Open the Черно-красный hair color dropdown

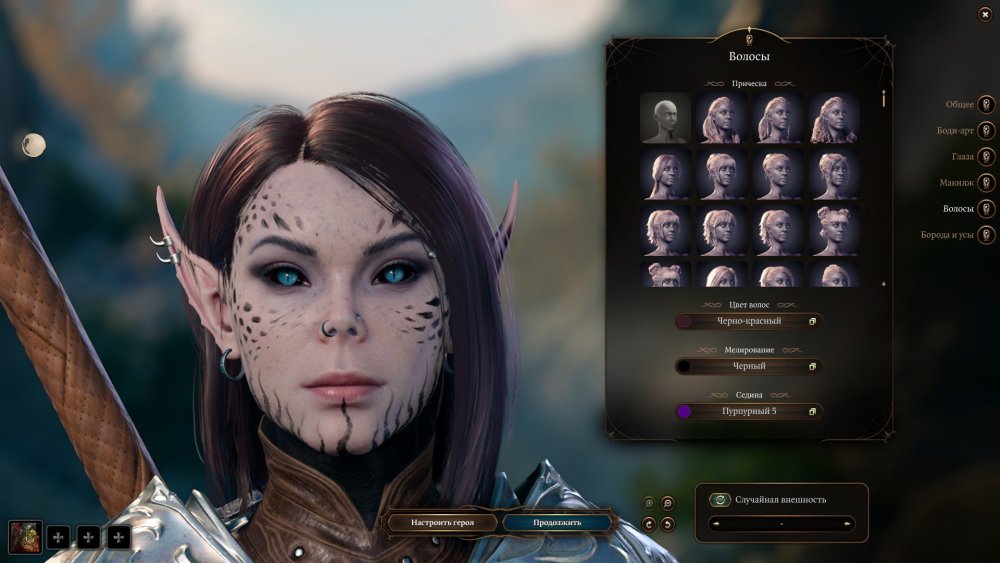[x=749, y=321]
